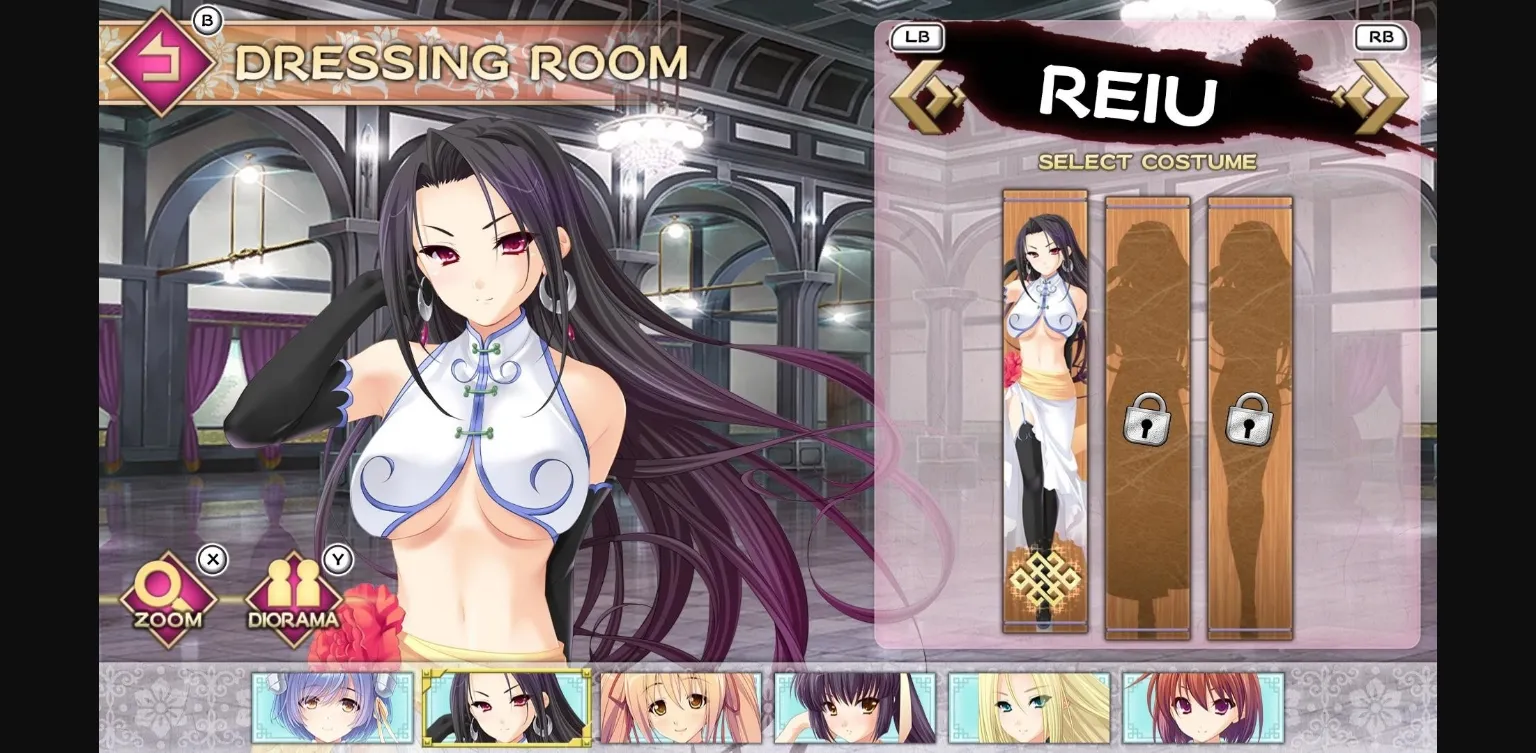Select the Zoom magnifier icon

166,595
